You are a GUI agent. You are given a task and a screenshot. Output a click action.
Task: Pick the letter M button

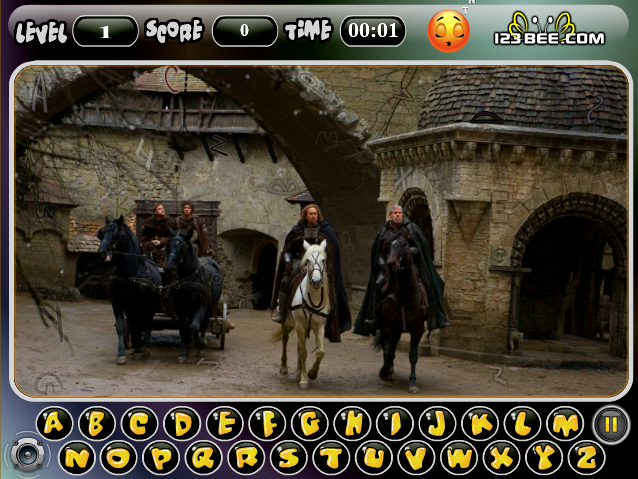(565, 424)
